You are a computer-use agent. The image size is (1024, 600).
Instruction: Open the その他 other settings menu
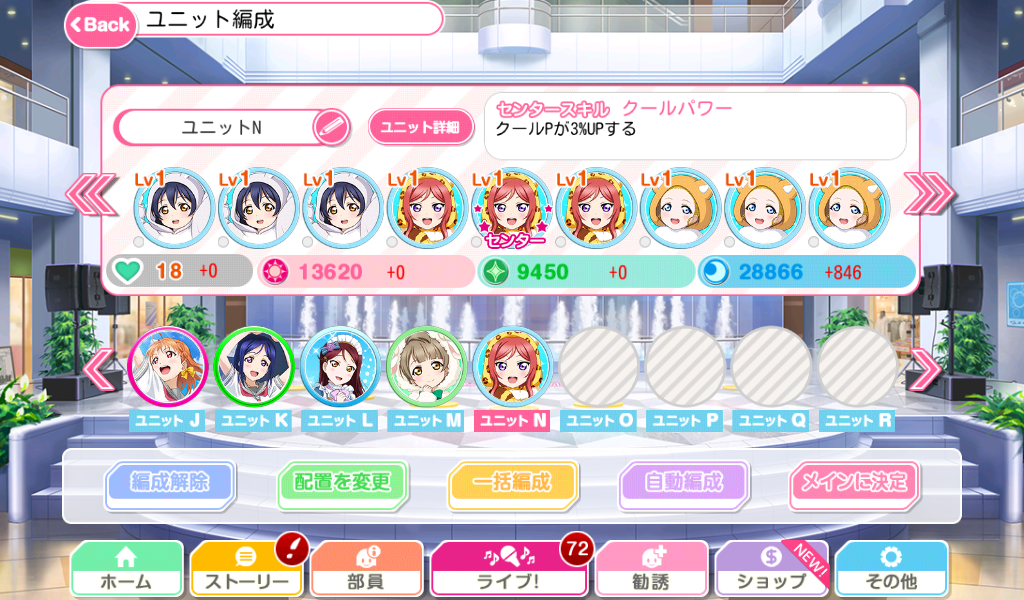point(891,569)
